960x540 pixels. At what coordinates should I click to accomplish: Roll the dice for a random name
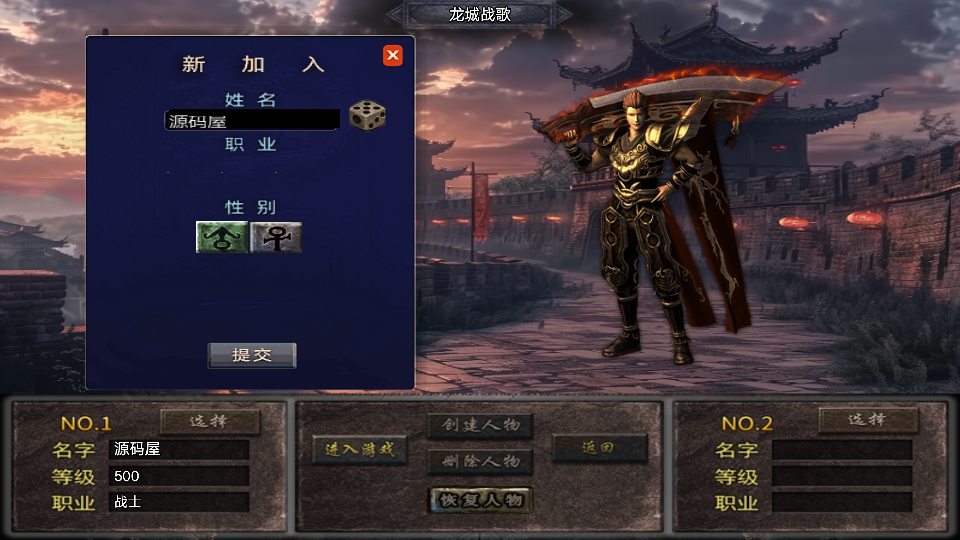click(367, 116)
